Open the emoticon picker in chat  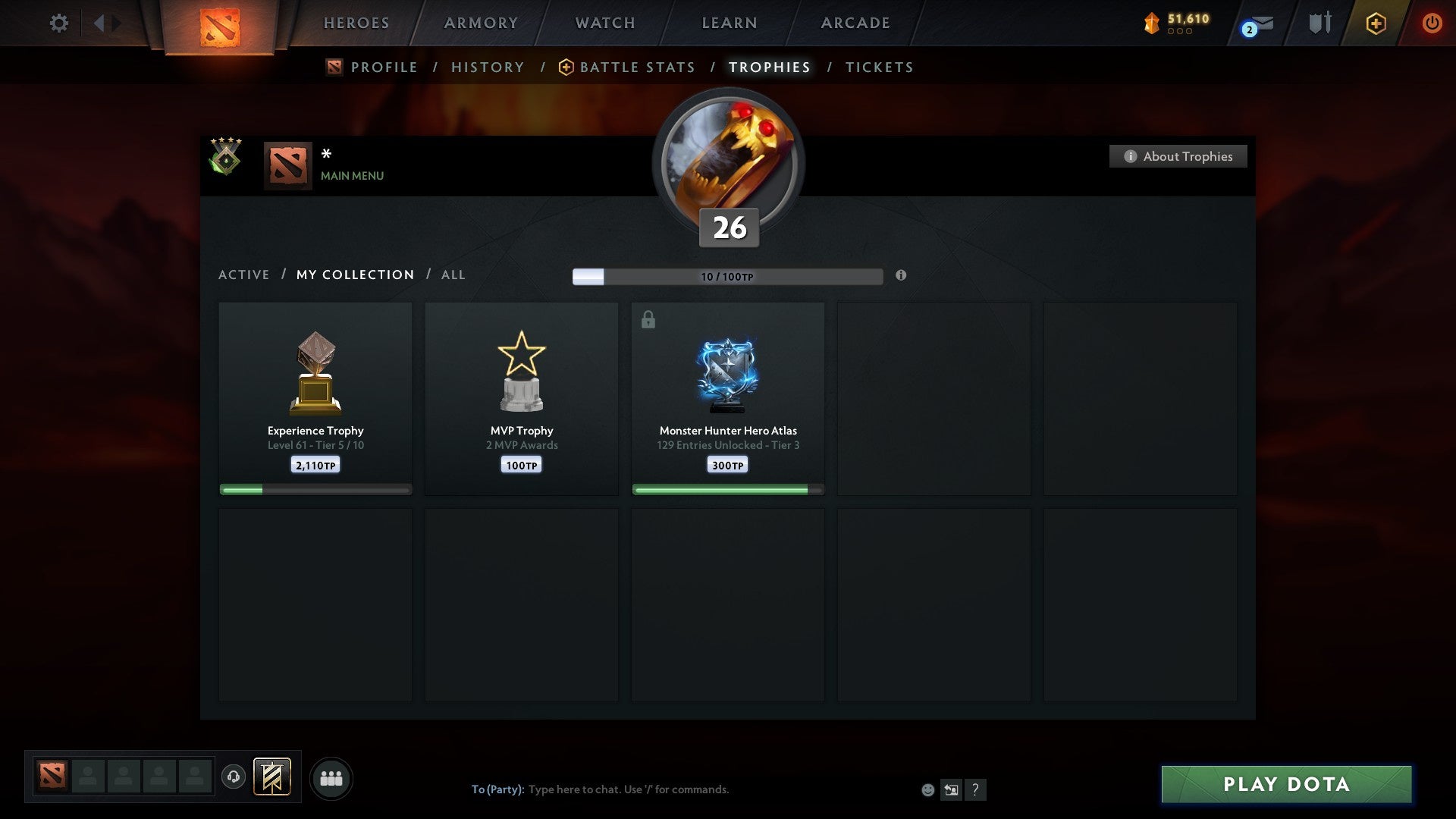(928, 789)
